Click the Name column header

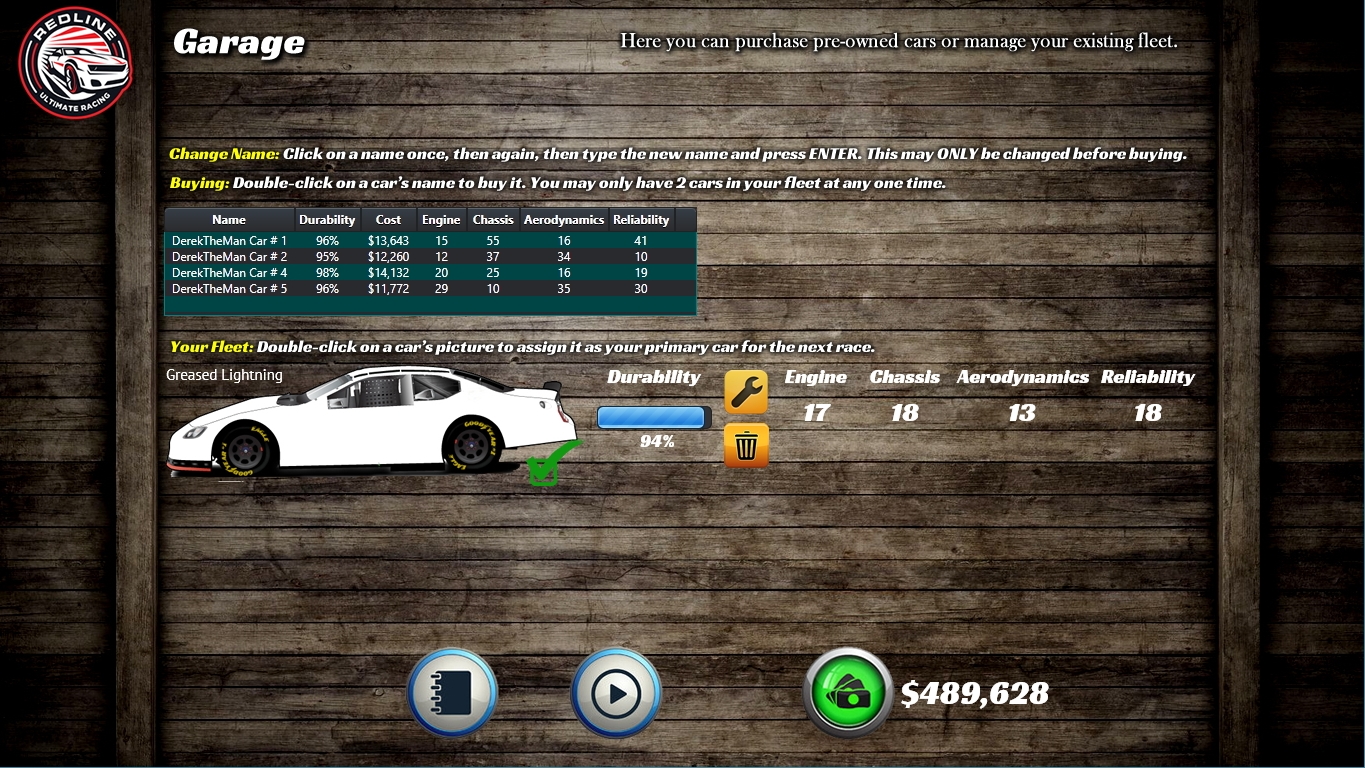pyautogui.click(x=228, y=219)
